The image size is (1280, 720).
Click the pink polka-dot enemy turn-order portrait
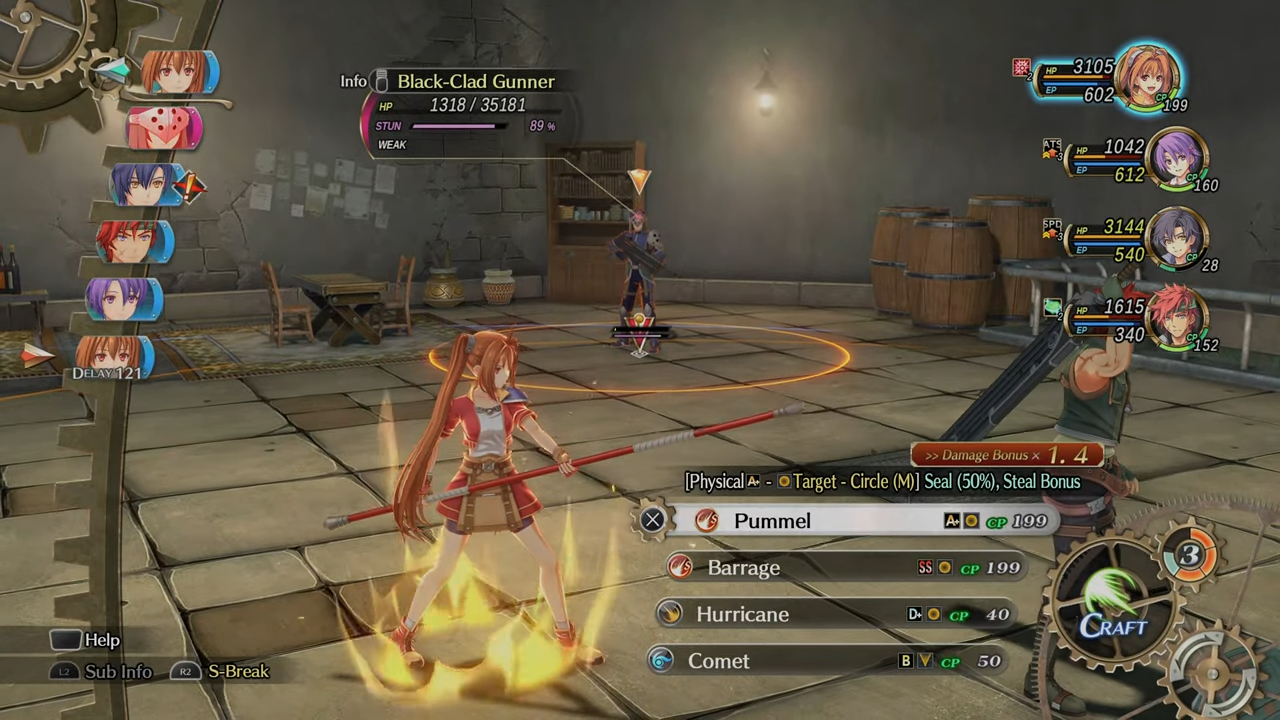pos(164,129)
